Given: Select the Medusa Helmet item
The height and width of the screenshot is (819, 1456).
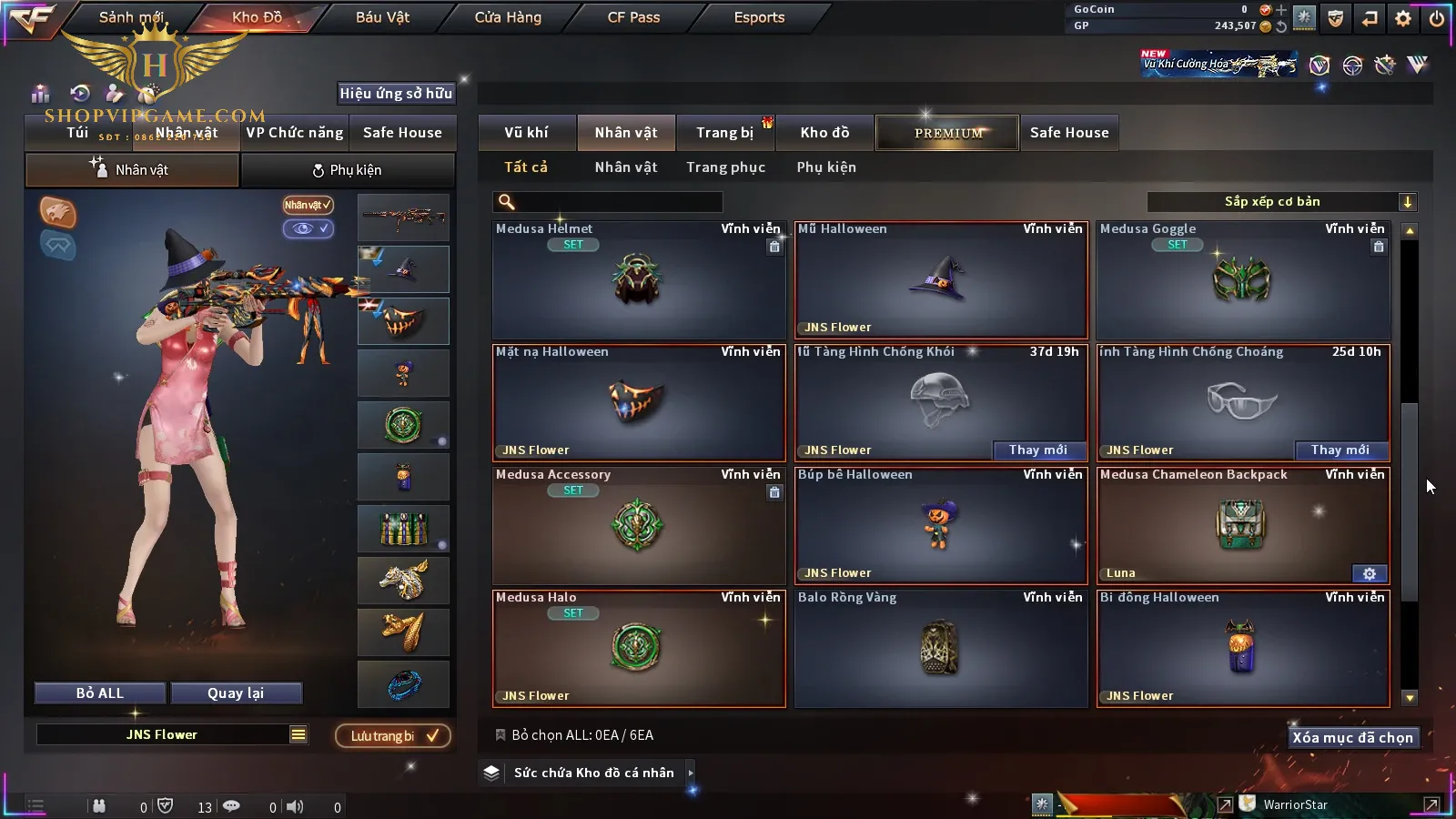Looking at the screenshot, I should (x=638, y=279).
